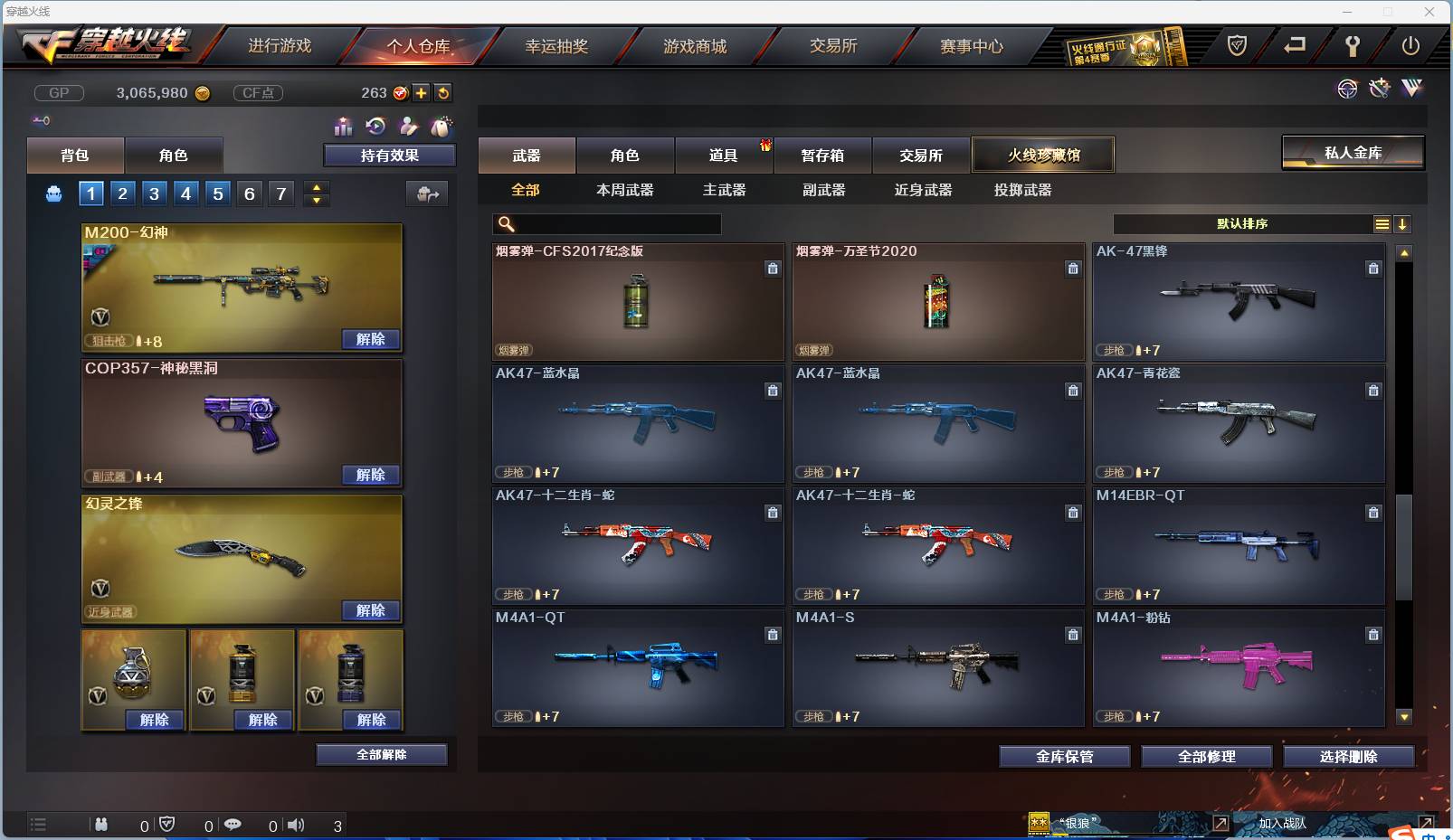Screen dimensions: 1453x840
Task: Open the ranking bar-chart icon above the backpack
Action: [x=344, y=127]
